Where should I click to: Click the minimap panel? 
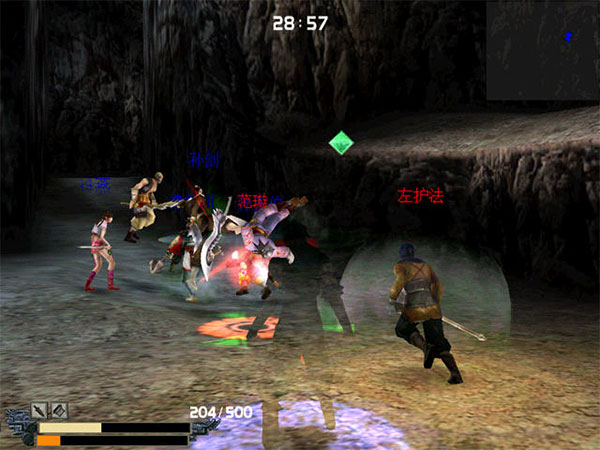click(x=542, y=50)
